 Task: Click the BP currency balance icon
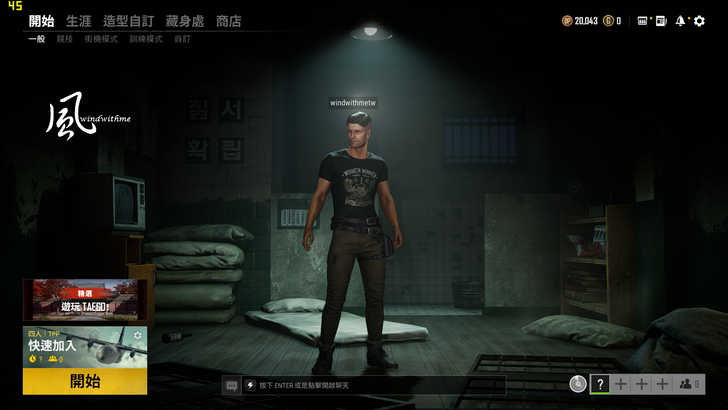tap(567, 21)
